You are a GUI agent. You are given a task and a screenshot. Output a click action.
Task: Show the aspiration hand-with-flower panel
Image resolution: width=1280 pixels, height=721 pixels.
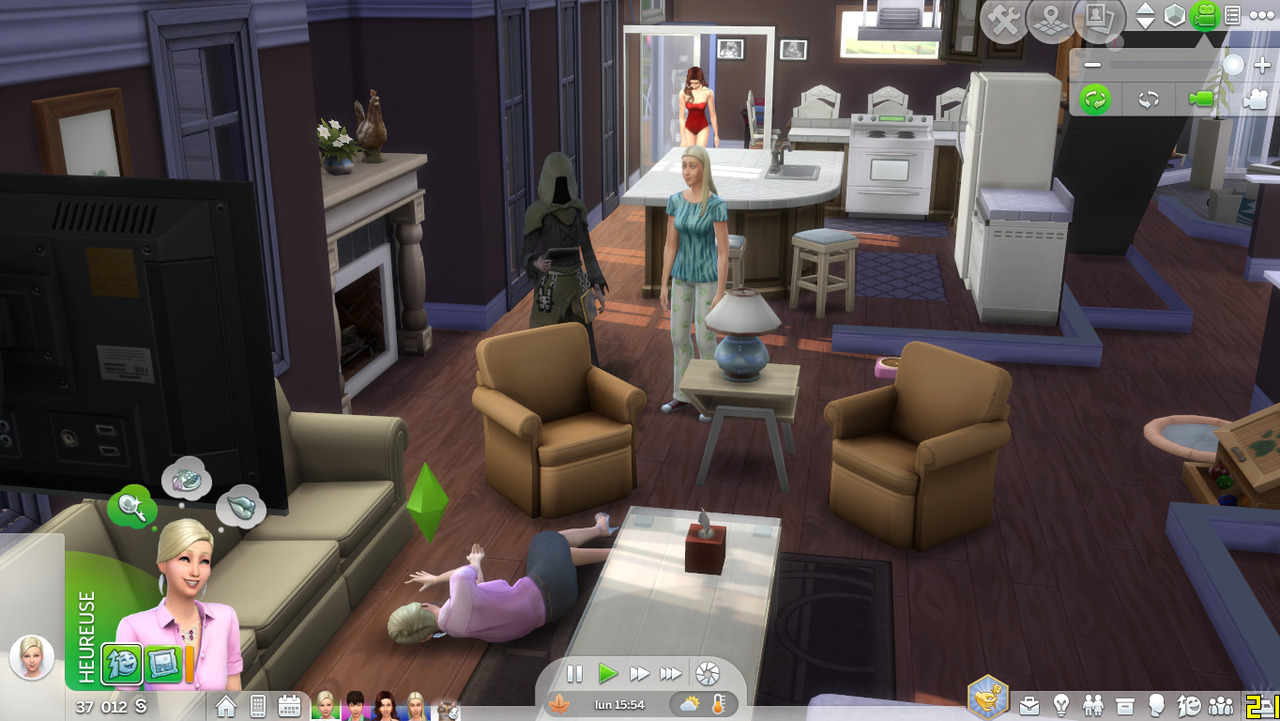click(x=989, y=697)
